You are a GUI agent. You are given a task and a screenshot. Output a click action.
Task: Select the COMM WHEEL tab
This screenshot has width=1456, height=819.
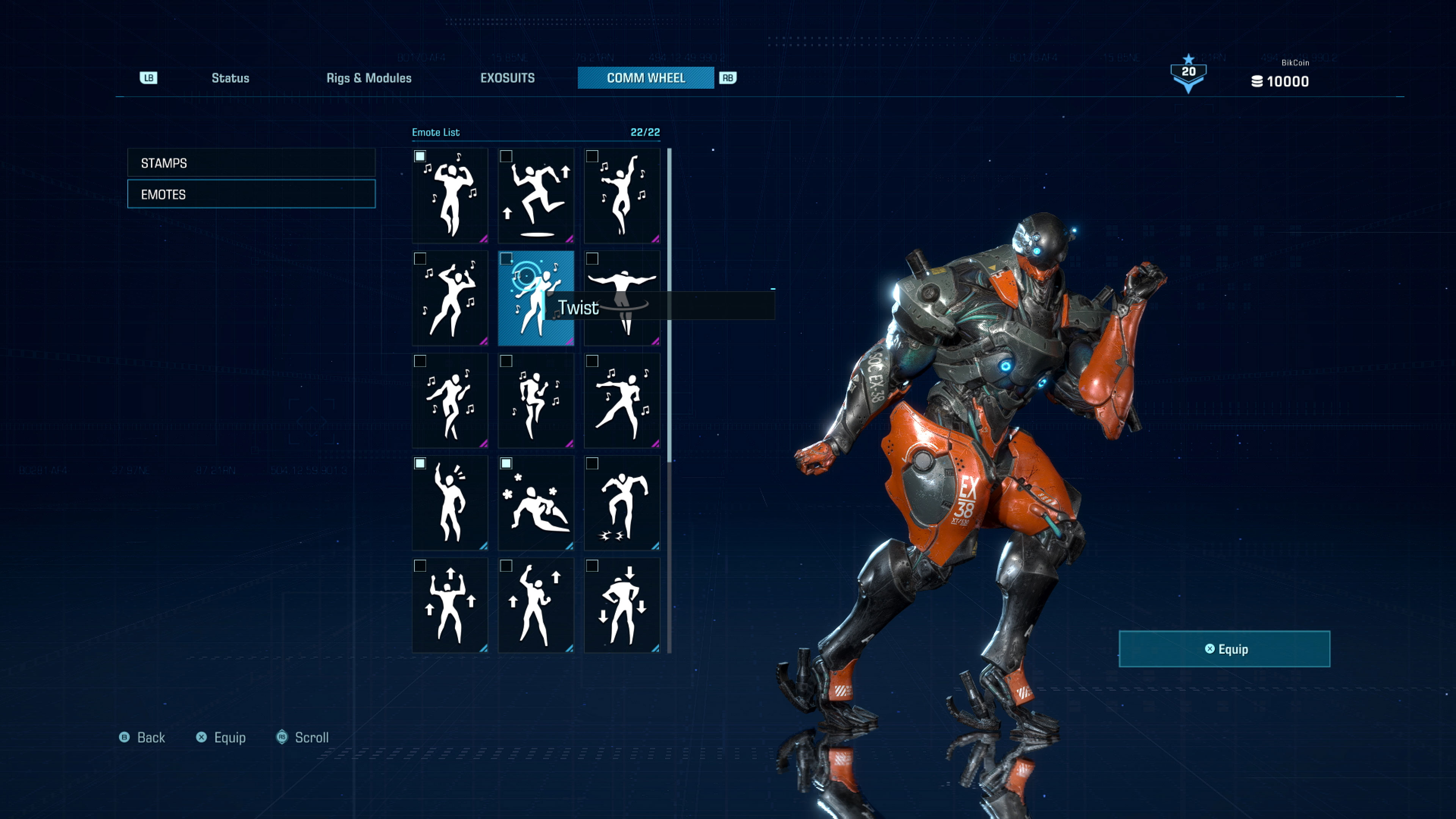click(x=645, y=78)
